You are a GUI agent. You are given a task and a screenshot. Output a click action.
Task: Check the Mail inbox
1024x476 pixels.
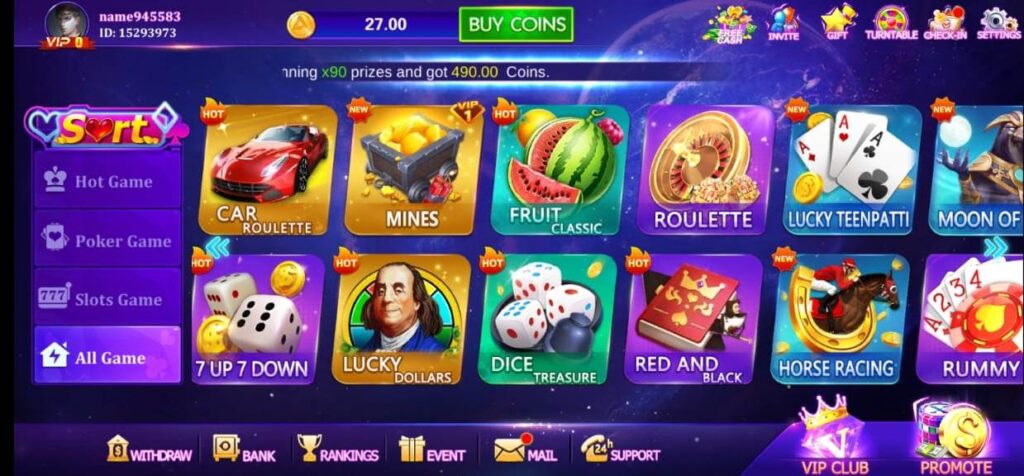click(525, 453)
